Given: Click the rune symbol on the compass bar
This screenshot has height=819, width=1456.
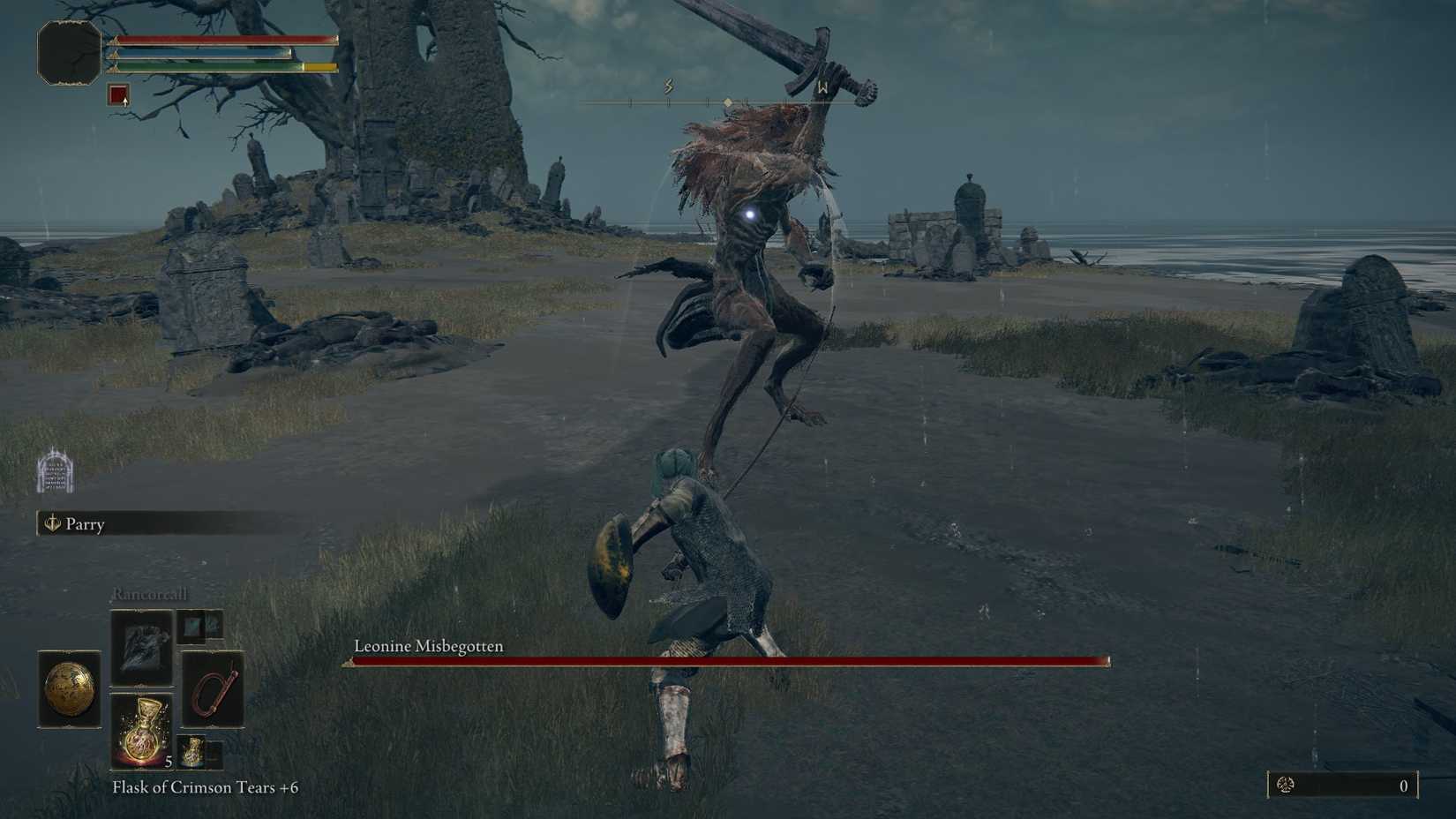Looking at the screenshot, I should [x=668, y=84].
